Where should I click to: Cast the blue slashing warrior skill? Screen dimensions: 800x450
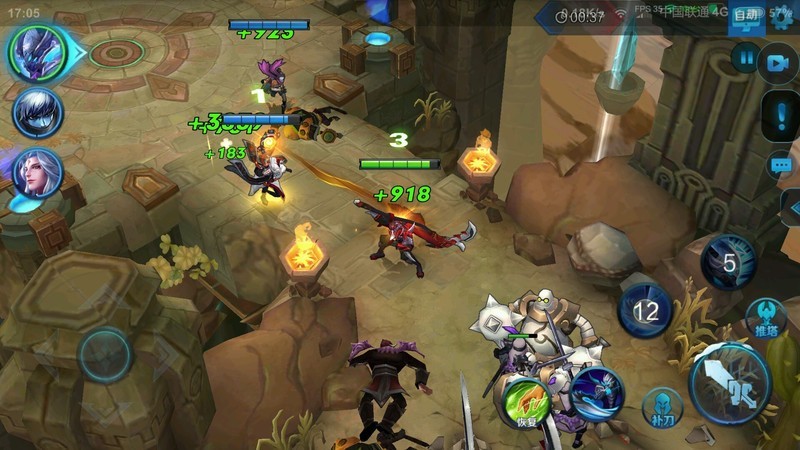(x=598, y=390)
